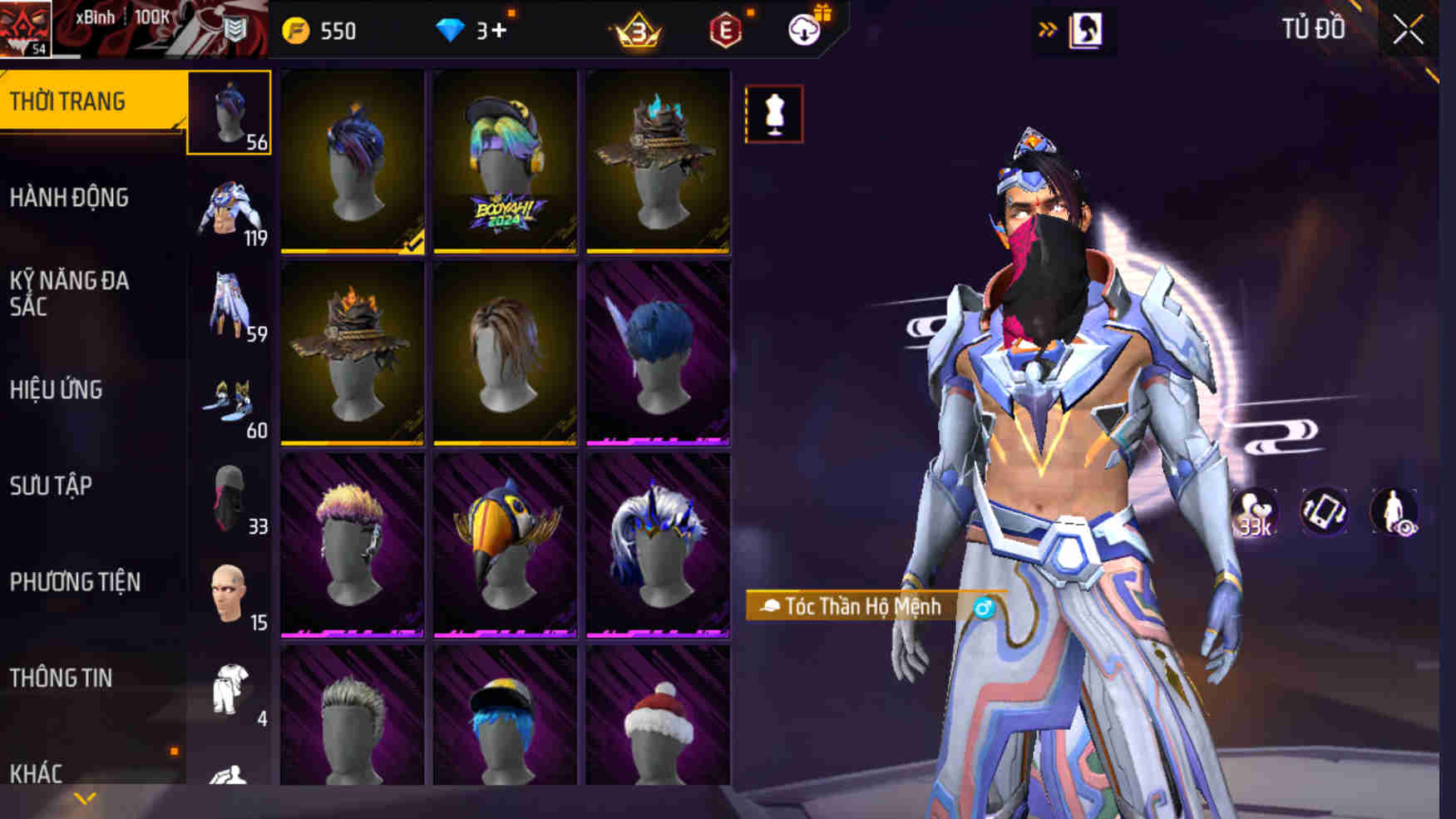Screen dimensions: 1456x819
Task: Open the cloud download icon in top bar
Action: (804, 31)
